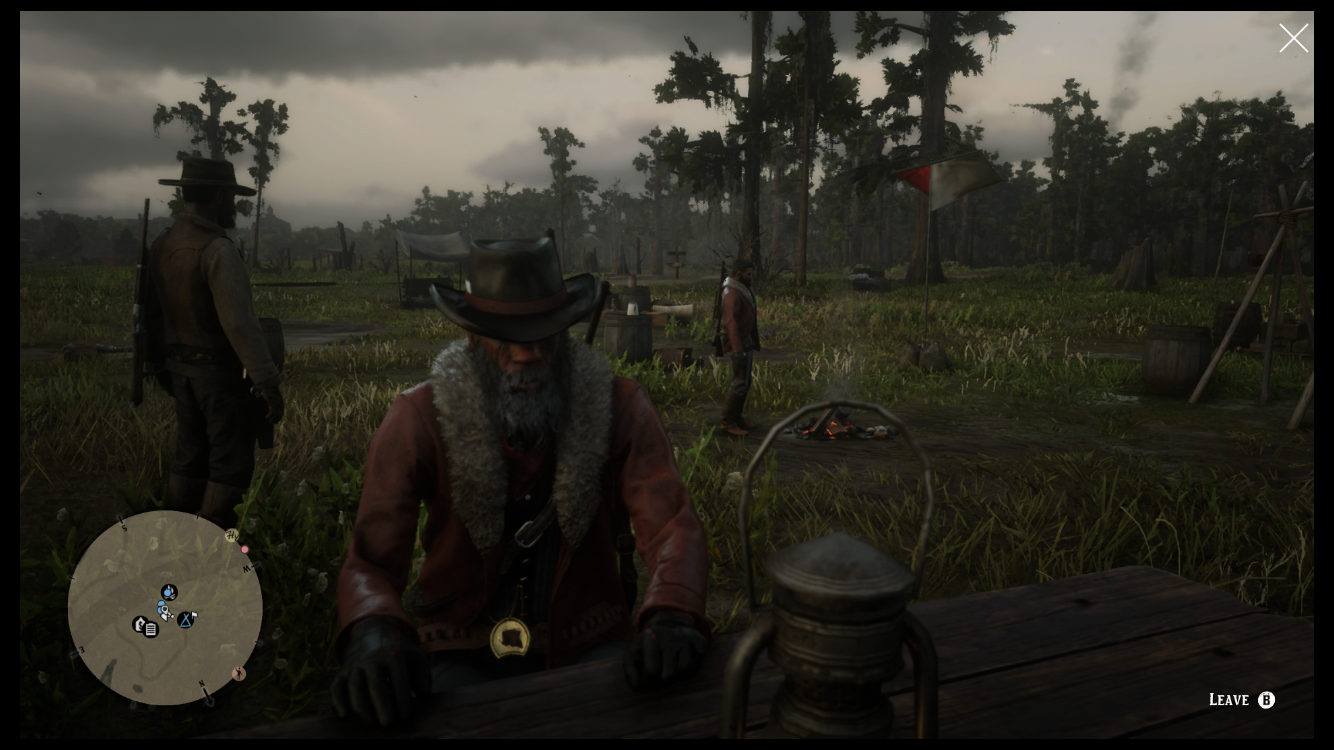Image resolution: width=1334 pixels, height=750 pixels.
Task: Open the circular minimap
Action: 165,608
